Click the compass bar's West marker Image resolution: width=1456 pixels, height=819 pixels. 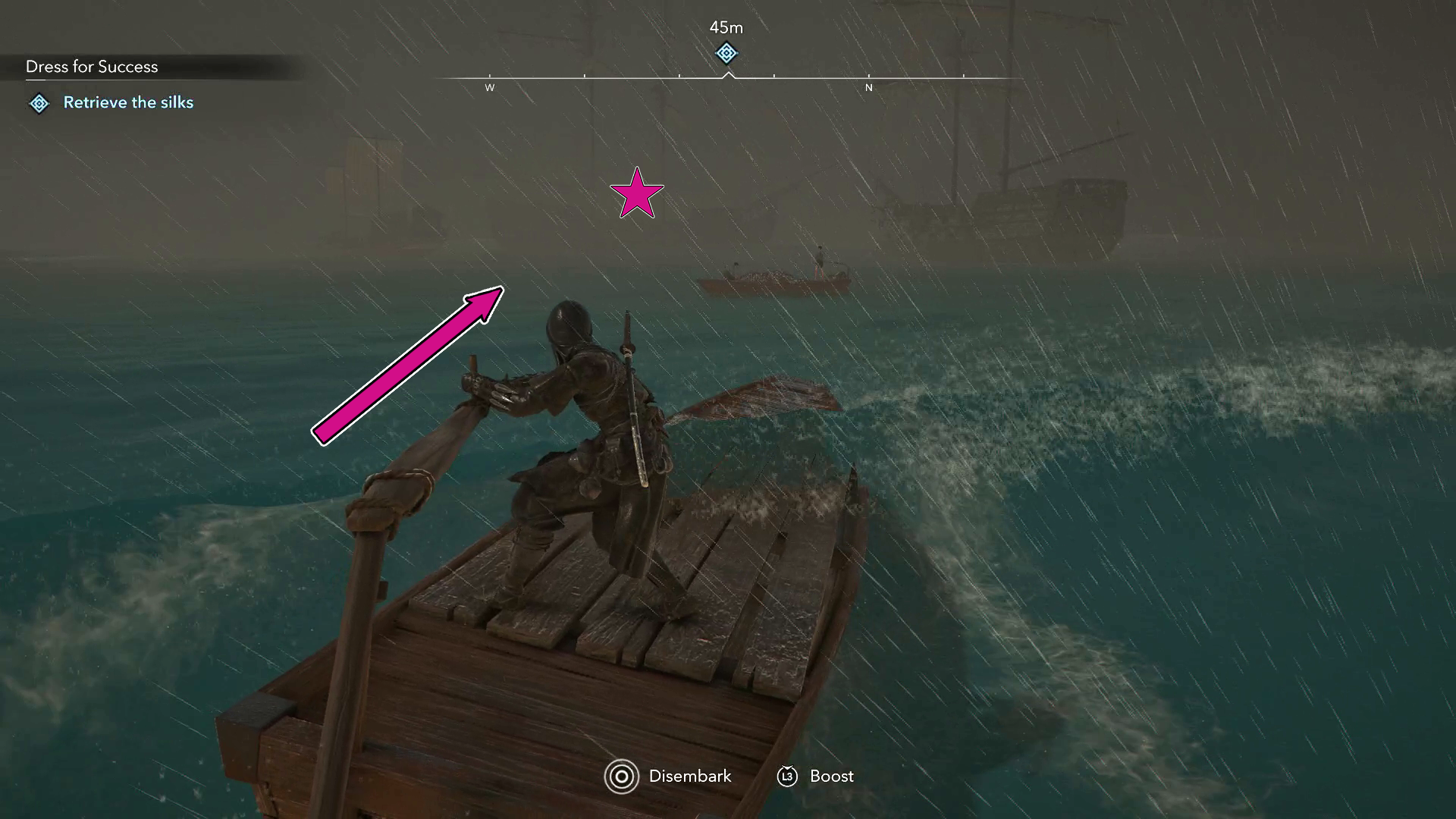tap(490, 87)
